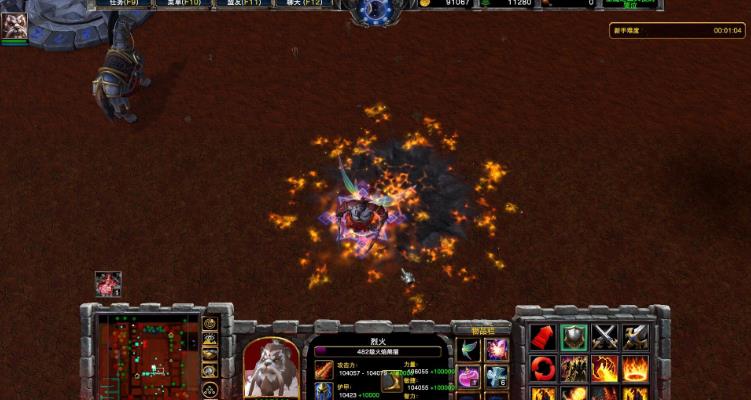This screenshot has width=751, height=400.
Task: Activate the sword-and-horn Patrol command
Action: [635, 337]
